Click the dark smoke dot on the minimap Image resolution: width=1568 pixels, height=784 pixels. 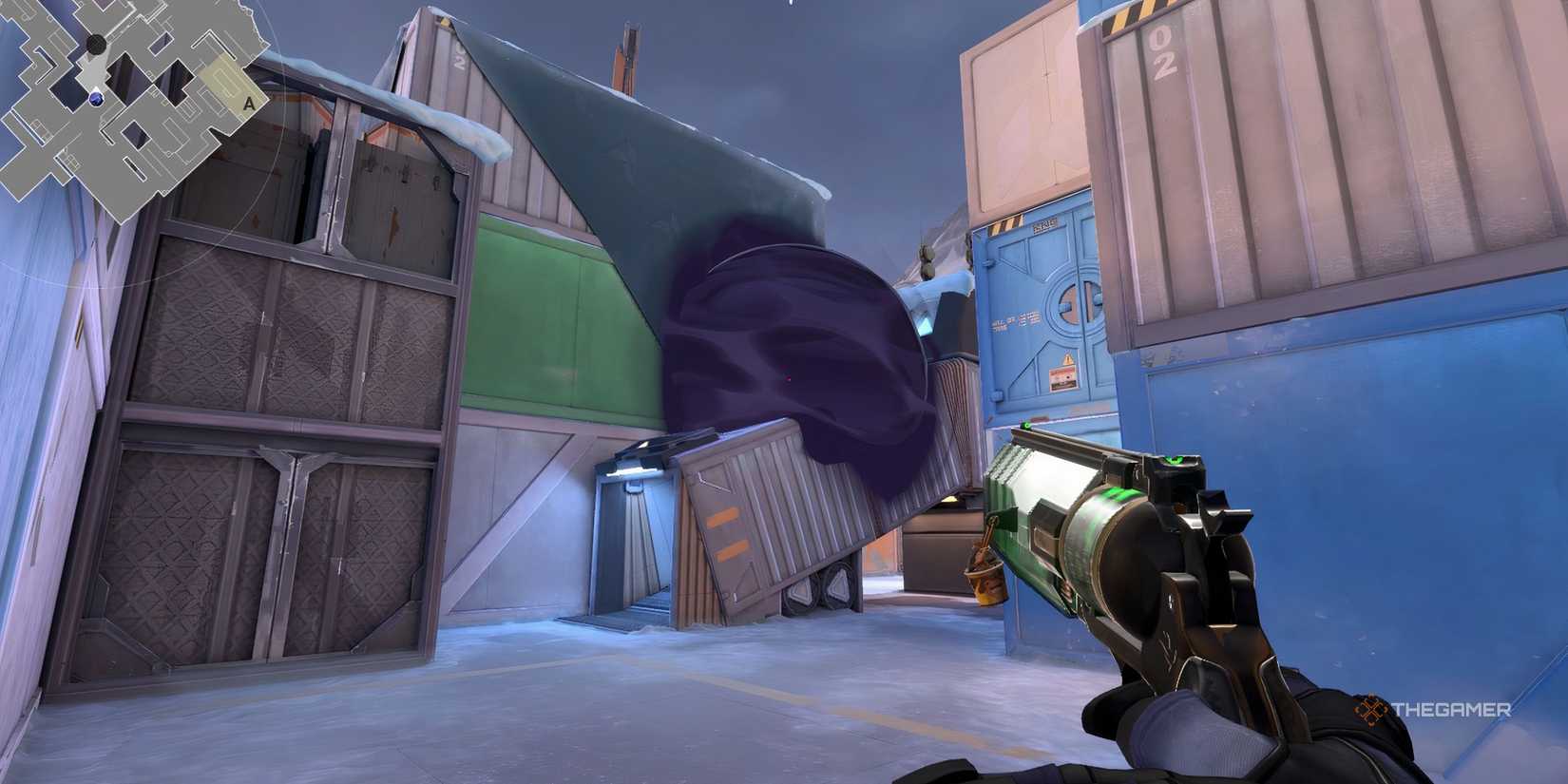click(96, 43)
